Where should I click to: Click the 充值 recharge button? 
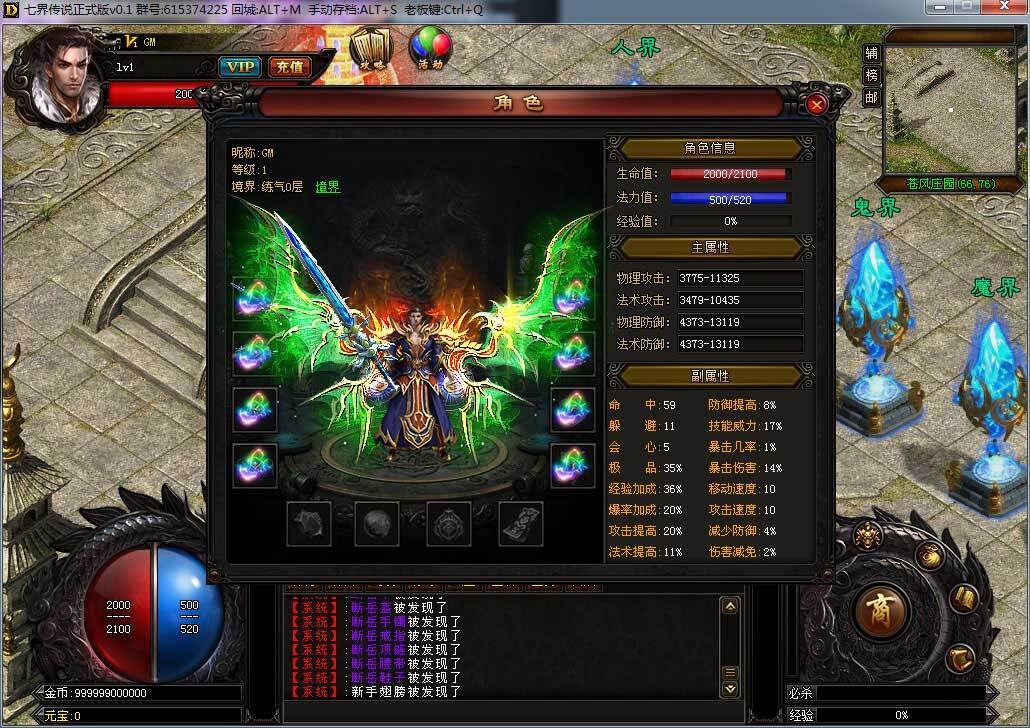point(289,67)
